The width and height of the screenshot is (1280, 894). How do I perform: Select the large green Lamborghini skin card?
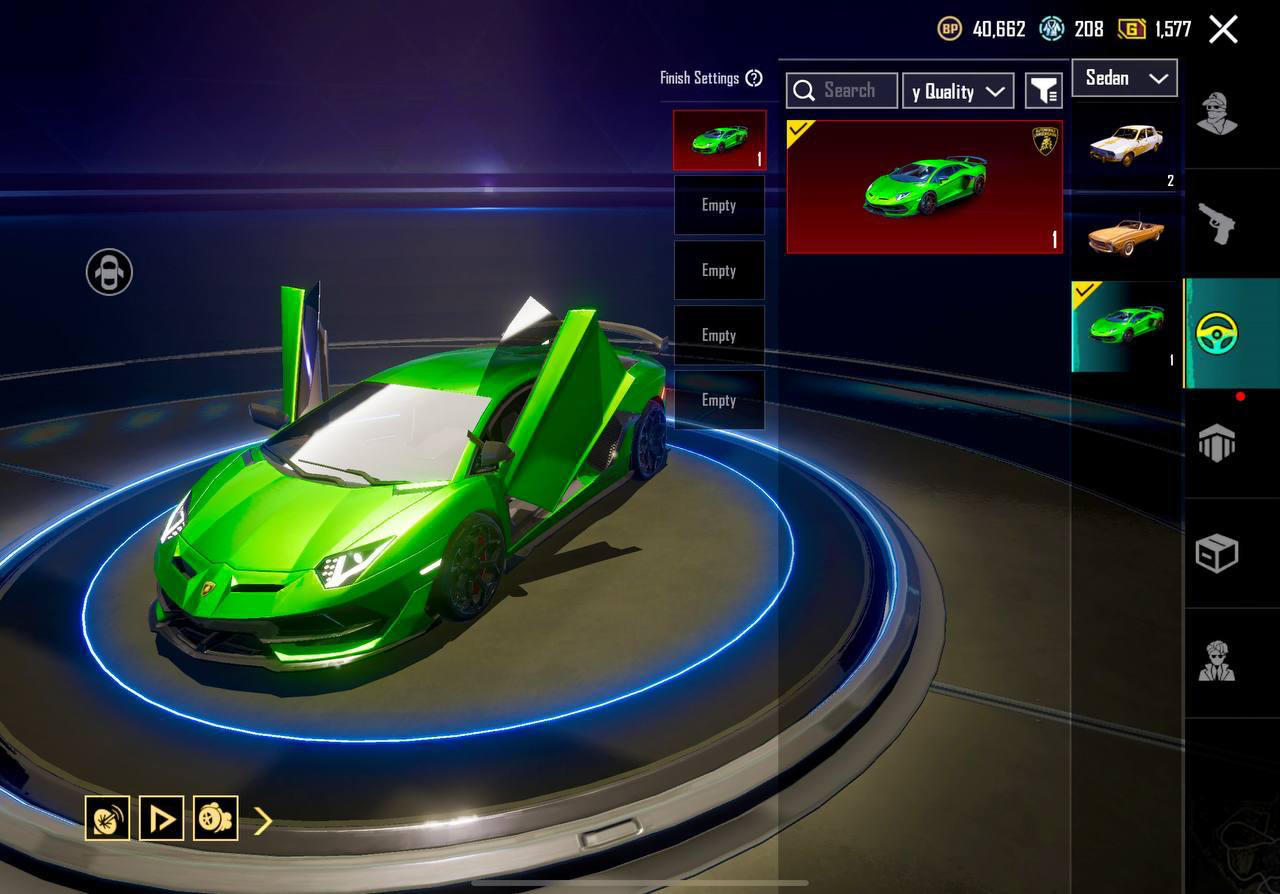coord(924,187)
